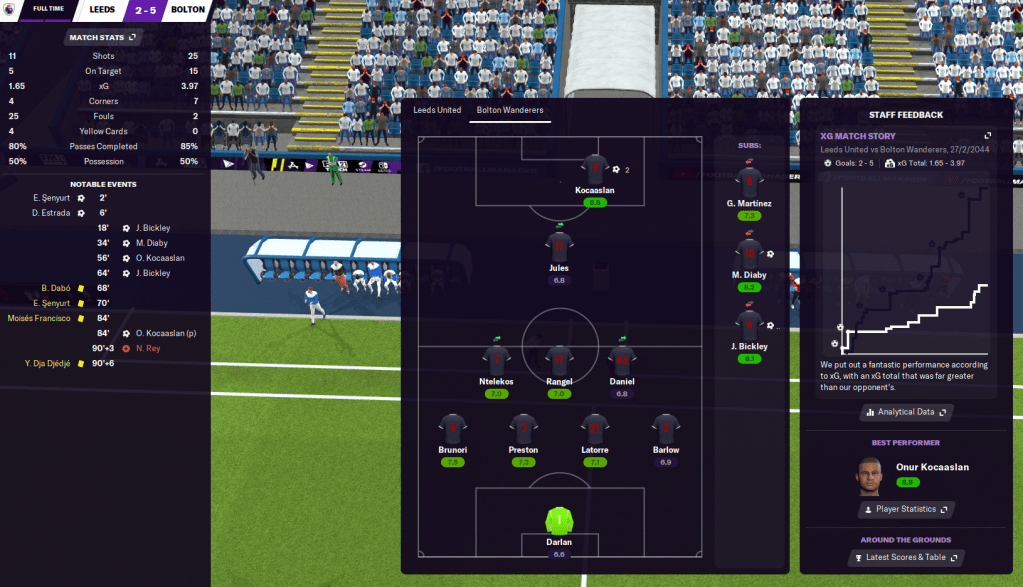Open the Analytical Data view
Screen dimensions: 1023x587
[906, 411]
